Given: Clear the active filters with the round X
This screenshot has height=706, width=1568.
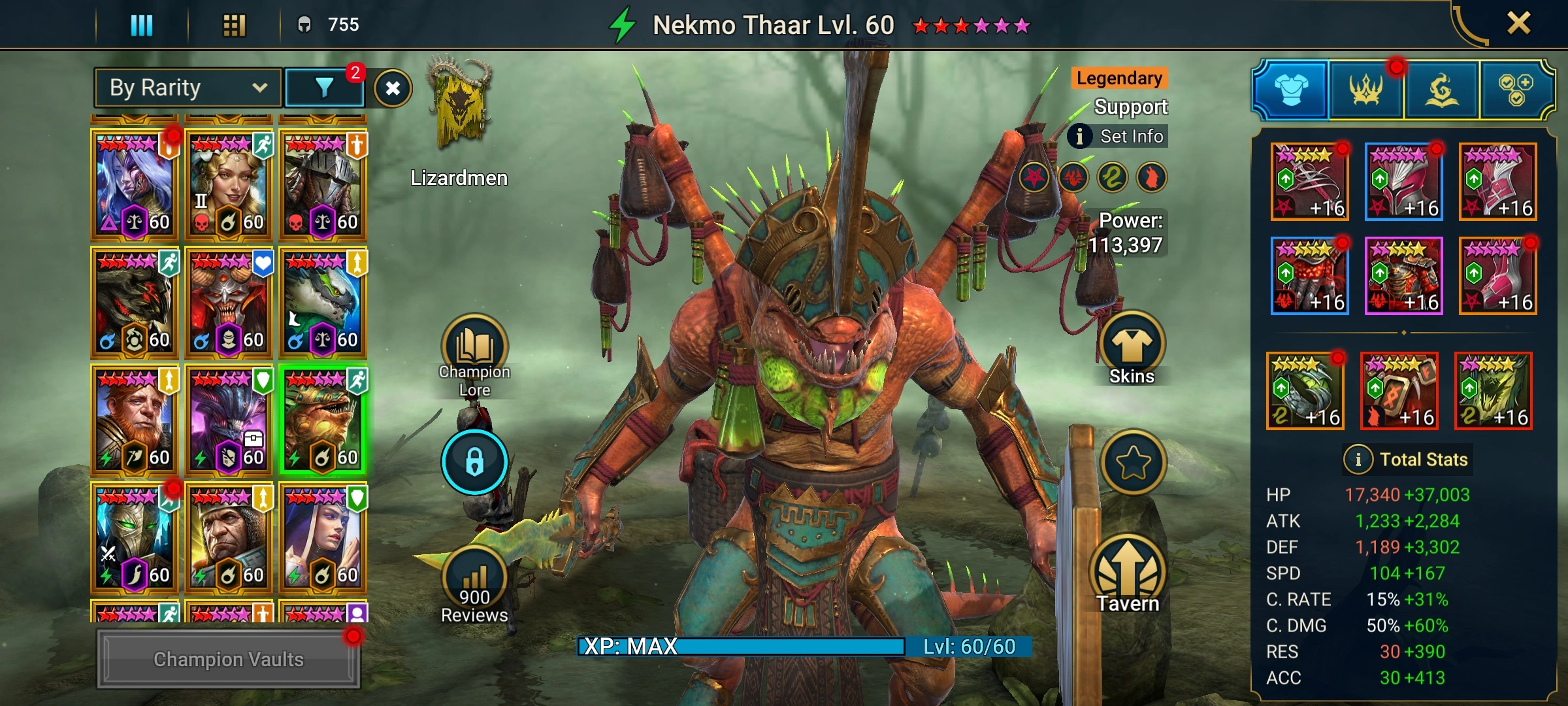Looking at the screenshot, I should pyautogui.click(x=393, y=88).
